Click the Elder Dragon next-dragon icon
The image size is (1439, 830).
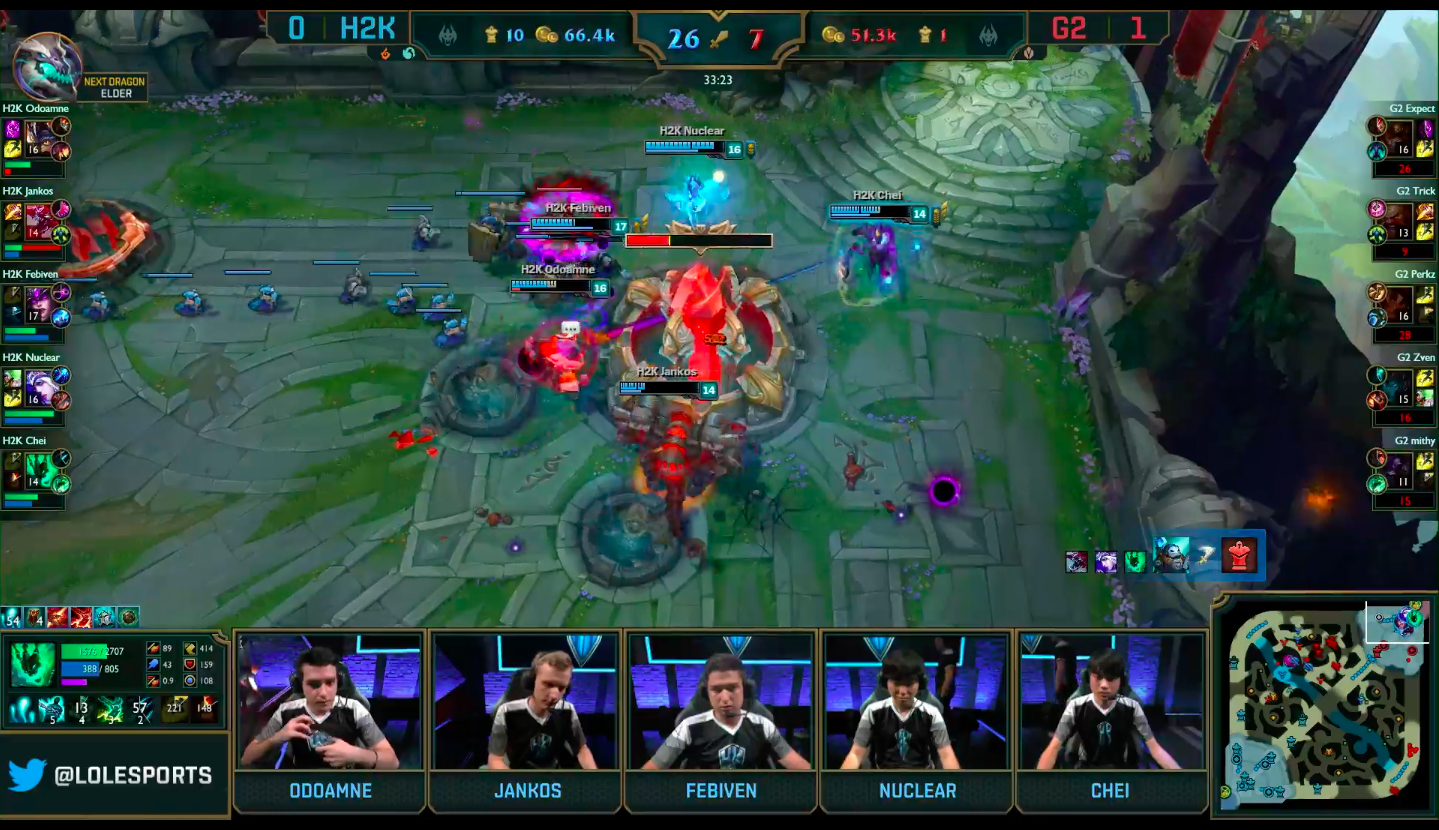tap(47, 67)
